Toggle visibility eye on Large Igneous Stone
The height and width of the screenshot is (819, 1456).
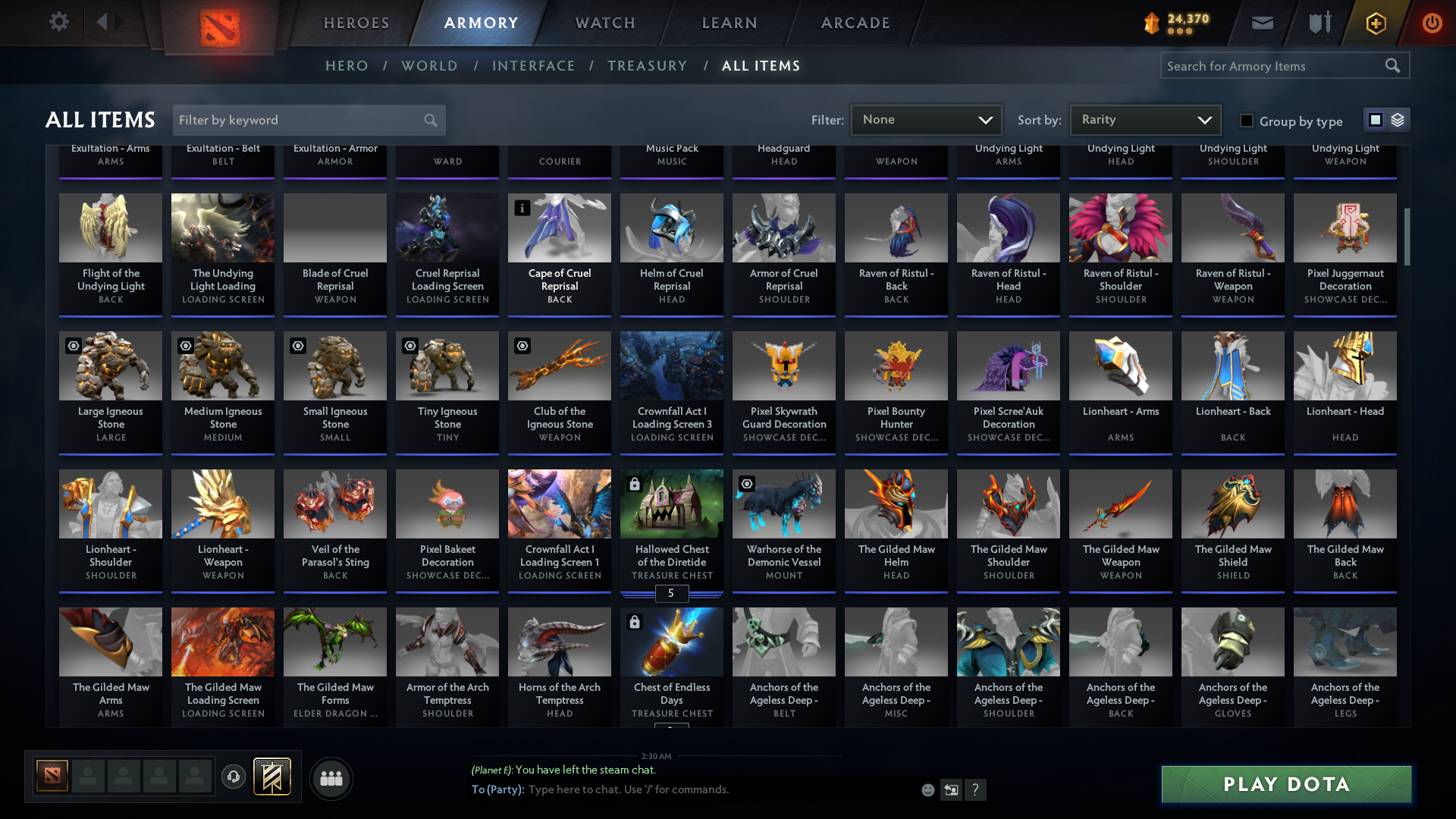[x=73, y=346]
